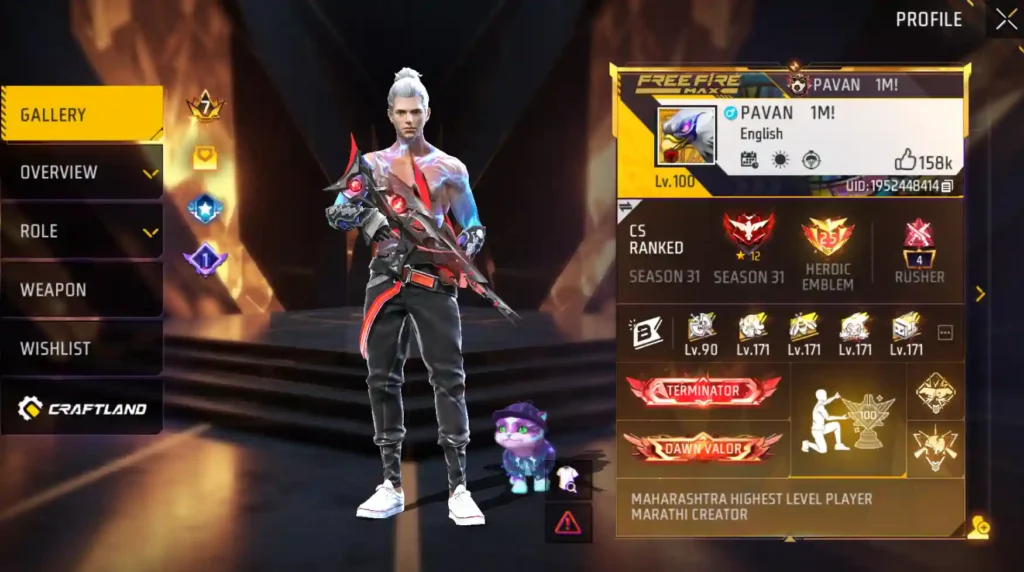Inspect the outfit with the shirt icon
This screenshot has height=572, width=1024.
567,478
